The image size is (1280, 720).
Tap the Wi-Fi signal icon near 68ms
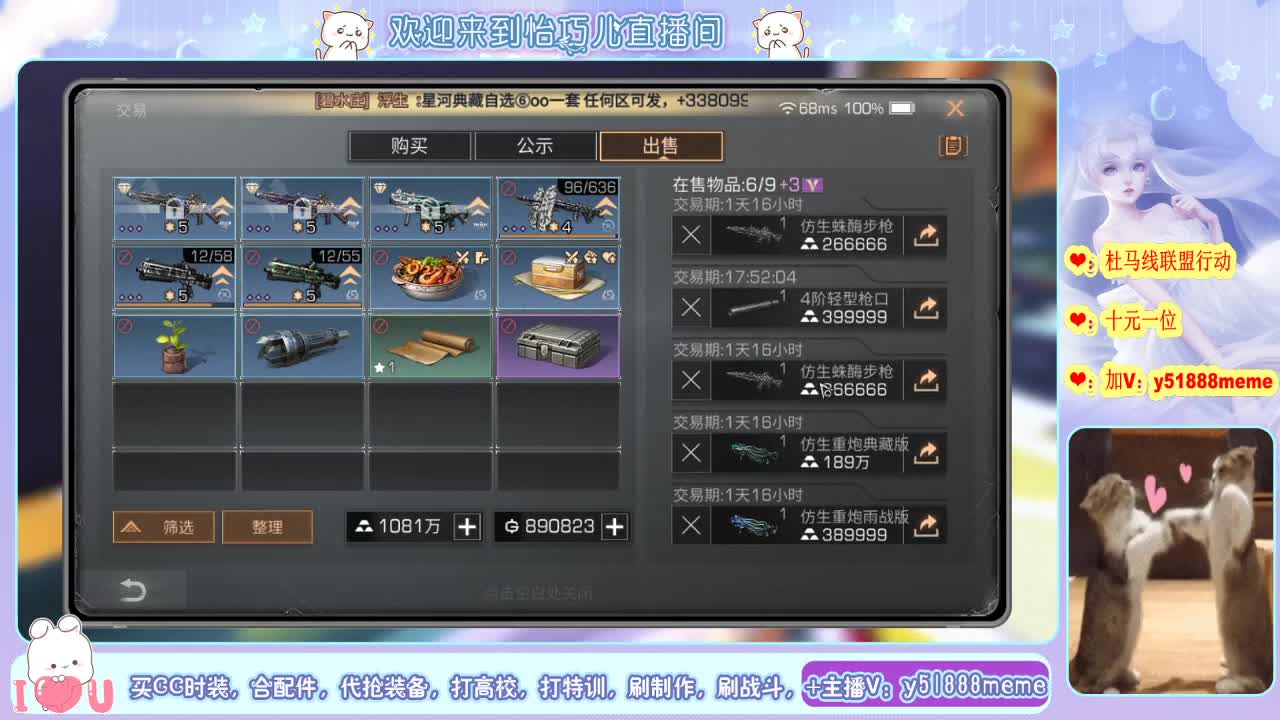(x=788, y=108)
